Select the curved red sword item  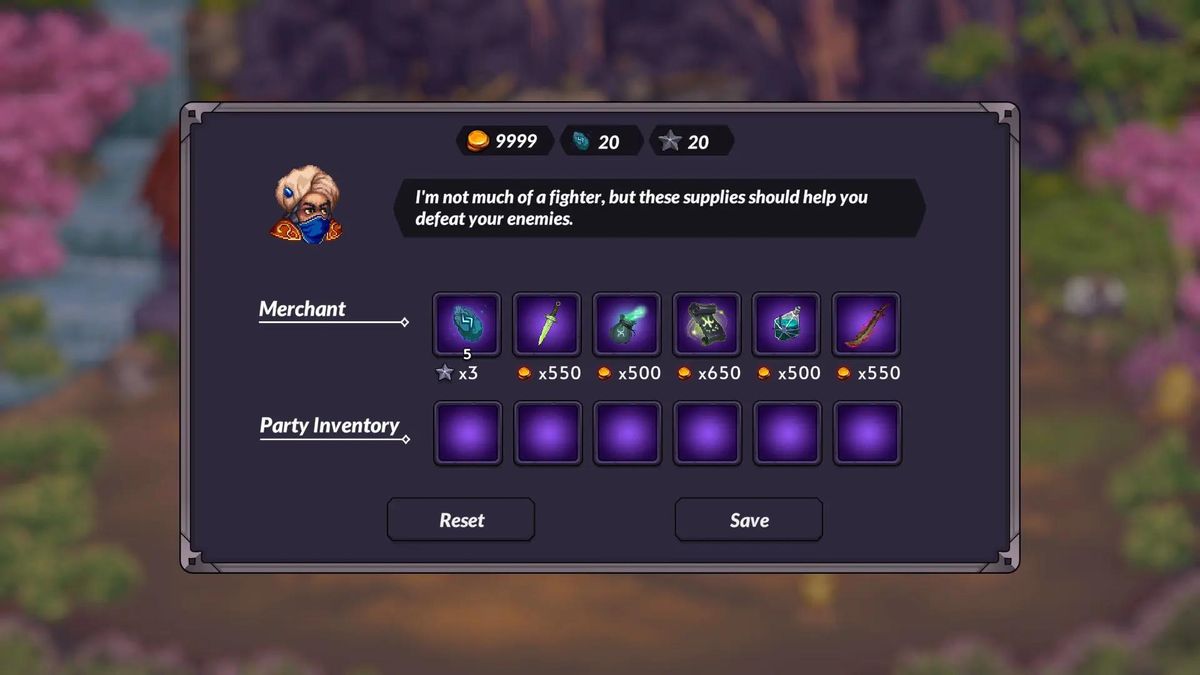866,324
